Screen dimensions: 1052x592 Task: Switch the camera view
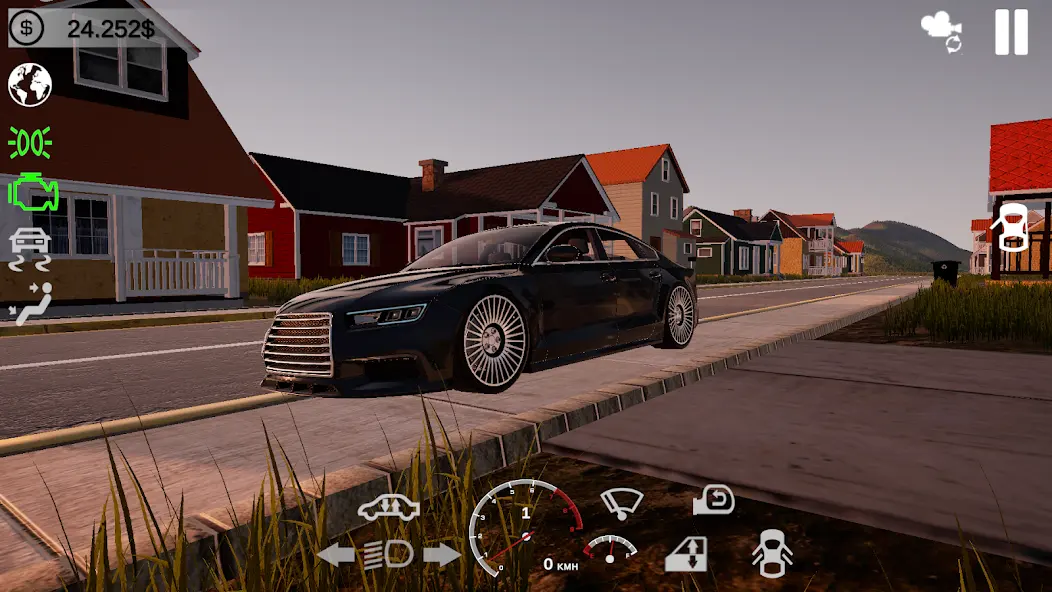click(942, 32)
